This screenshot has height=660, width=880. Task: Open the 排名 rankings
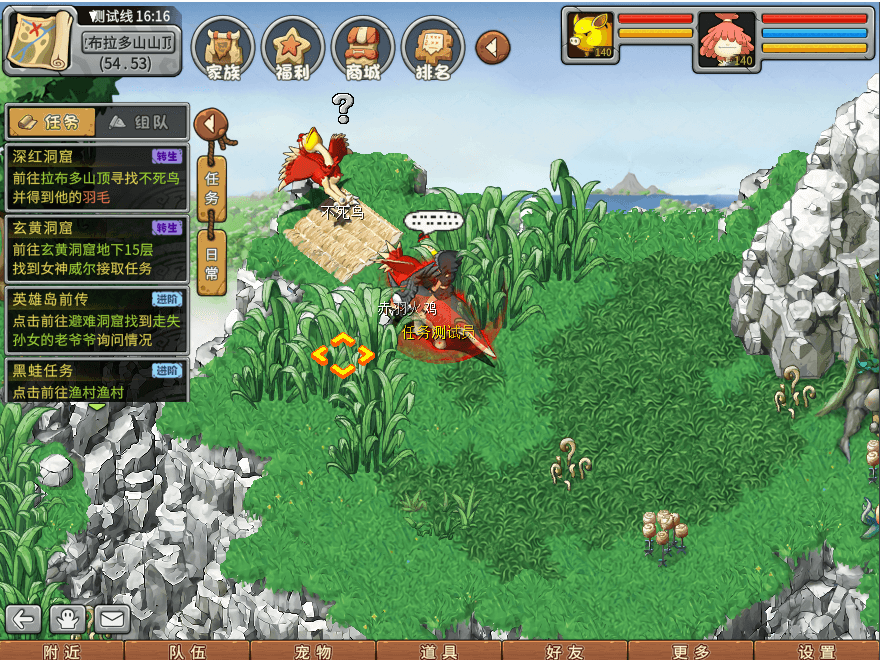(432, 48)
